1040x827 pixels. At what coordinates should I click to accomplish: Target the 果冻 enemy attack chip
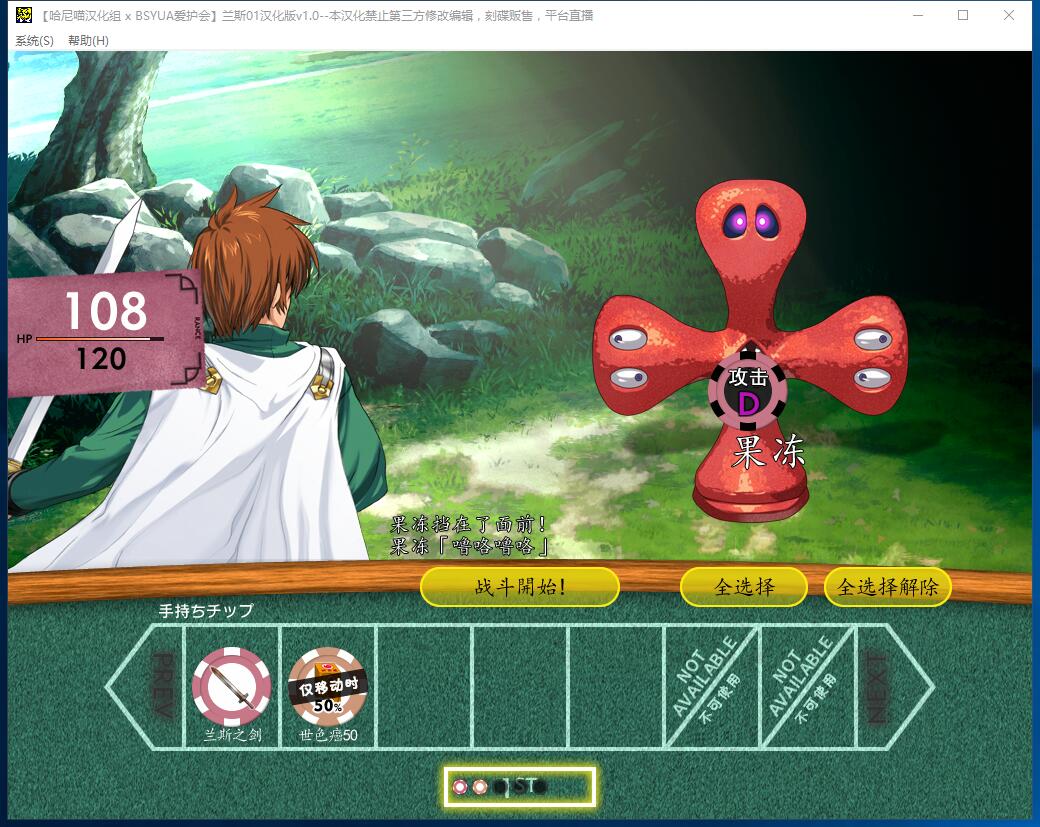point(748,391)
